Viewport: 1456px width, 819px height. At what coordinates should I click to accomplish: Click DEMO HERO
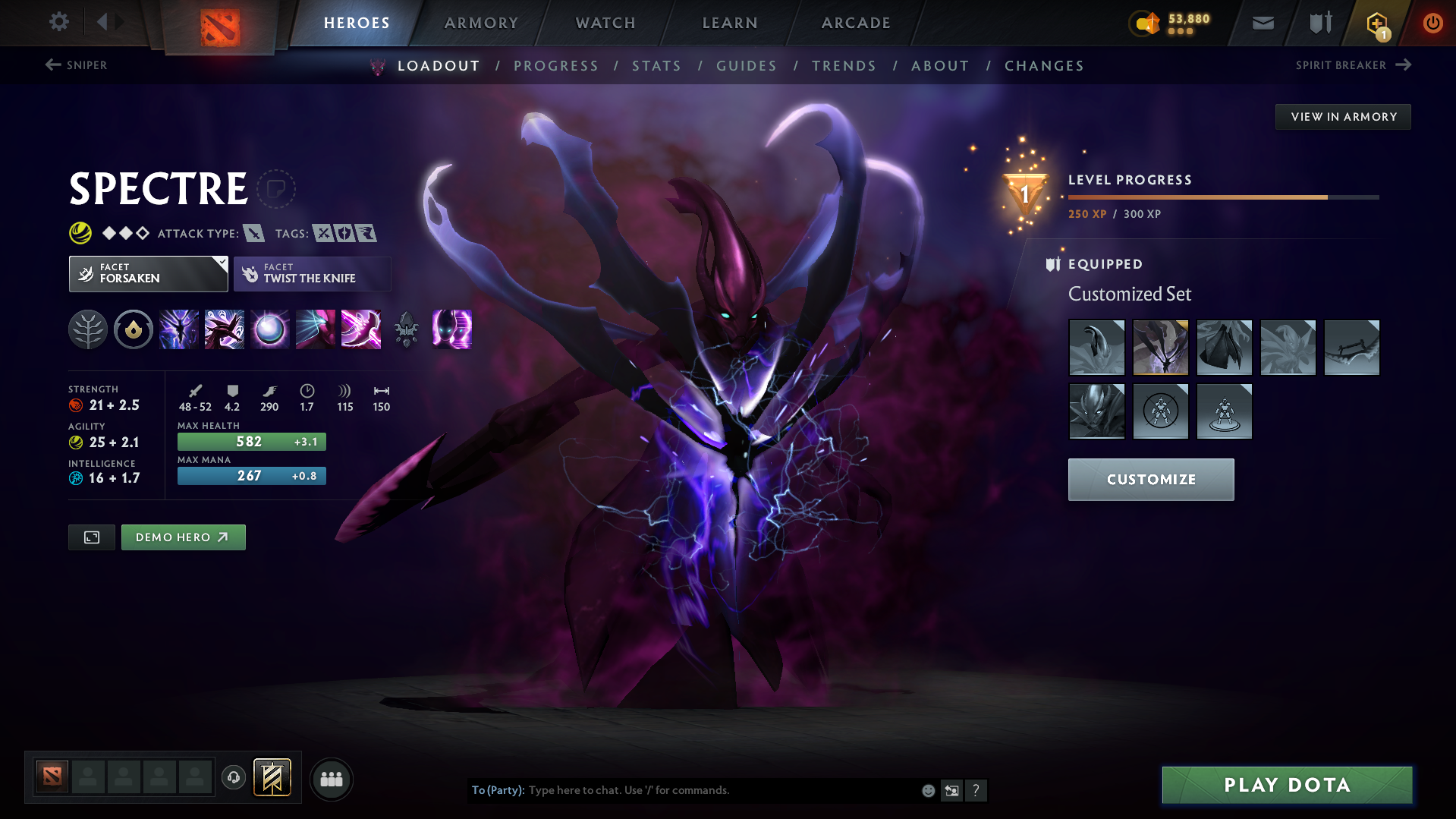(183, 537)
